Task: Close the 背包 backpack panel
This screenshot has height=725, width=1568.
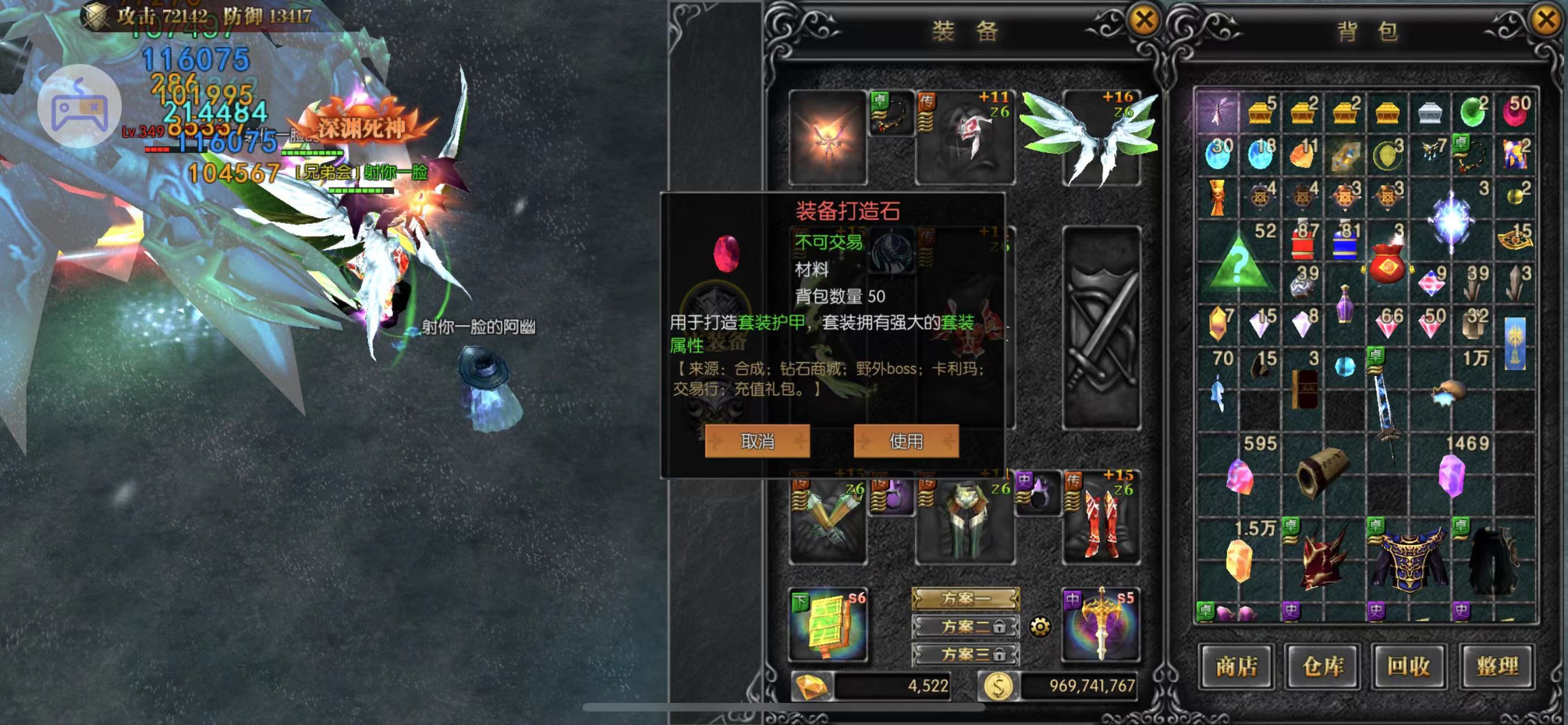Action: pos(1546,20)
